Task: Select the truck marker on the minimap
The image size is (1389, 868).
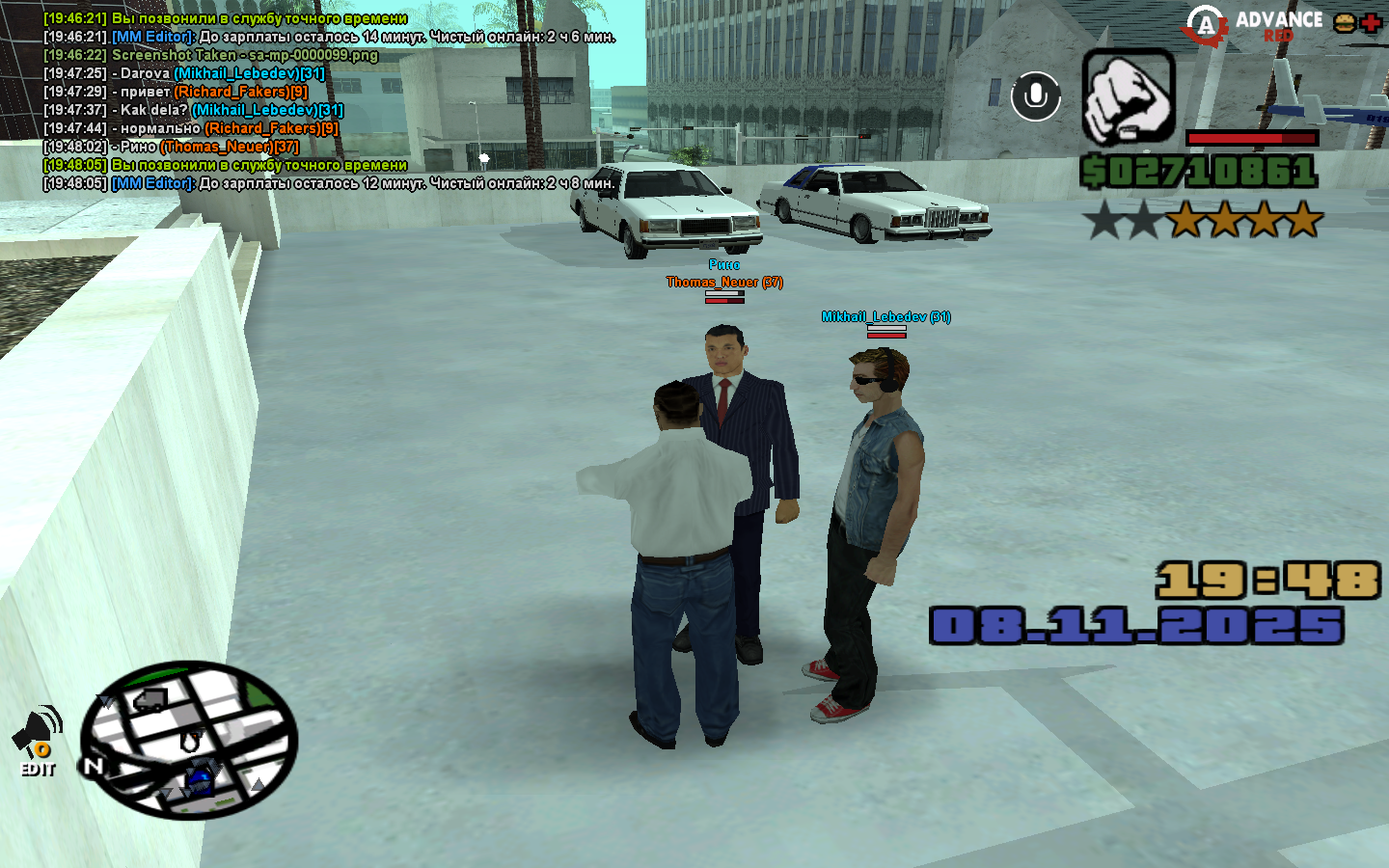Action: click(150, 699)
